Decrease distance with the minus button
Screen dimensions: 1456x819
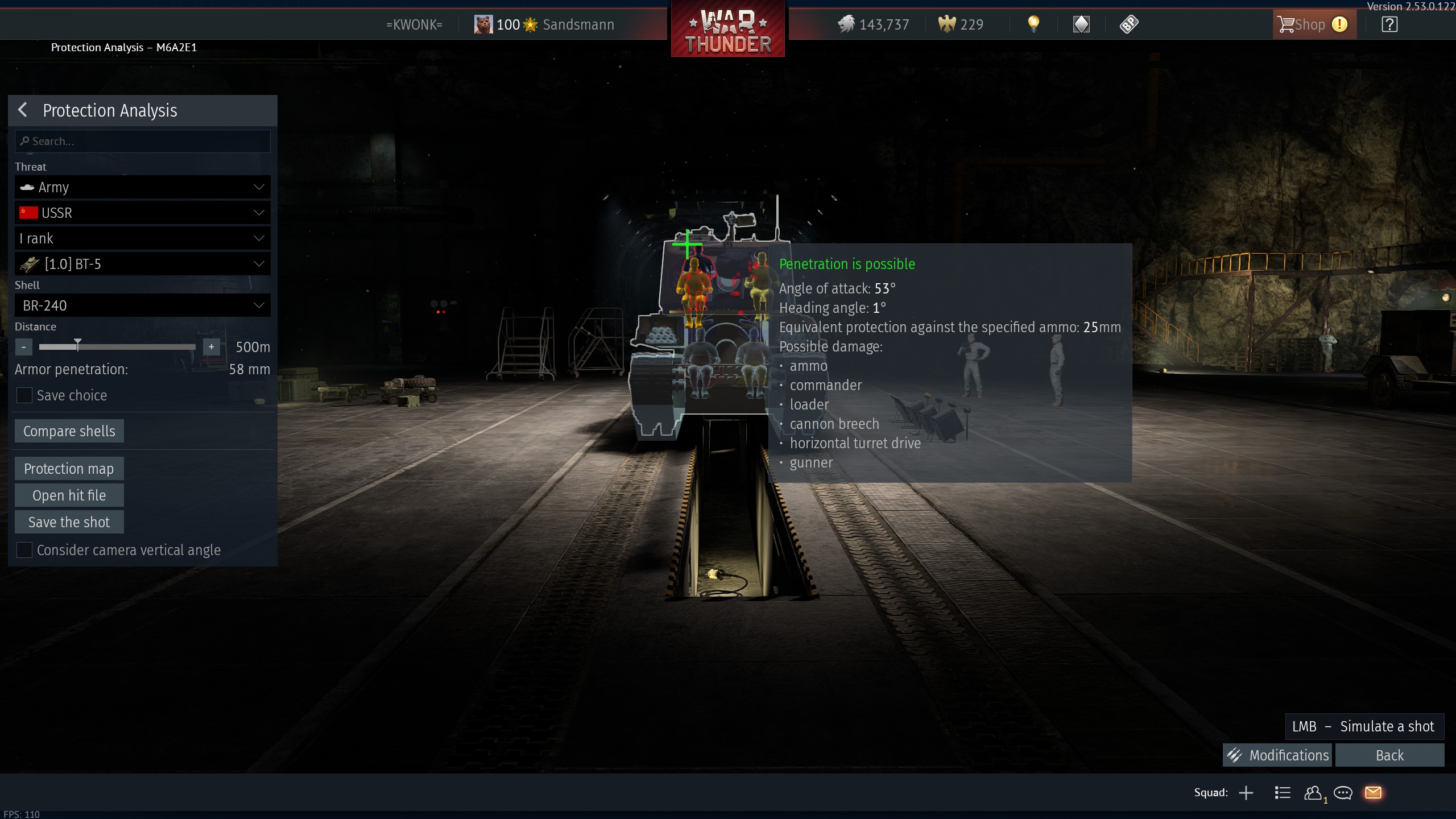tap(24, 347)
